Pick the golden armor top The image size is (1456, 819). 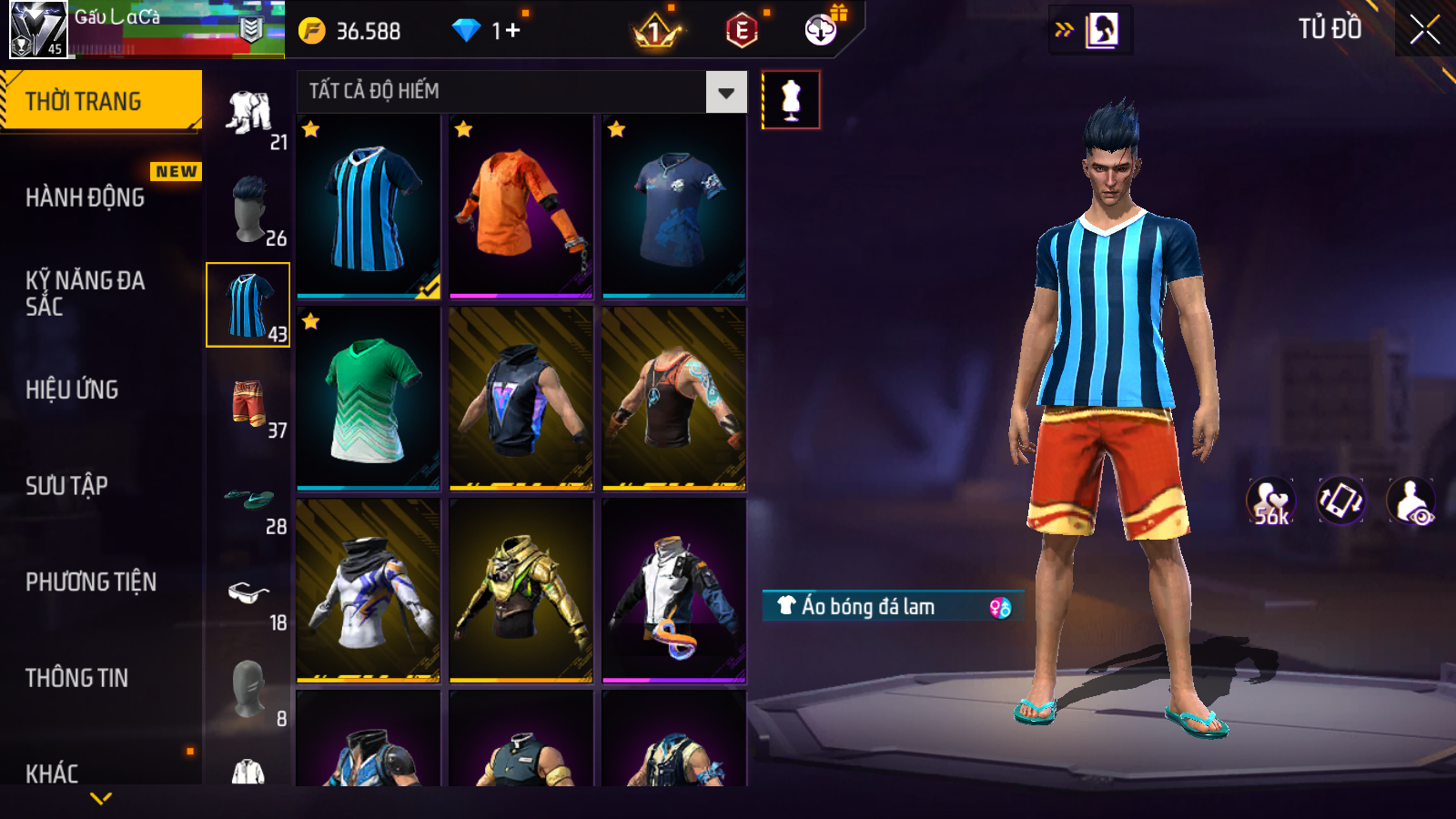[x=521, y=591]
